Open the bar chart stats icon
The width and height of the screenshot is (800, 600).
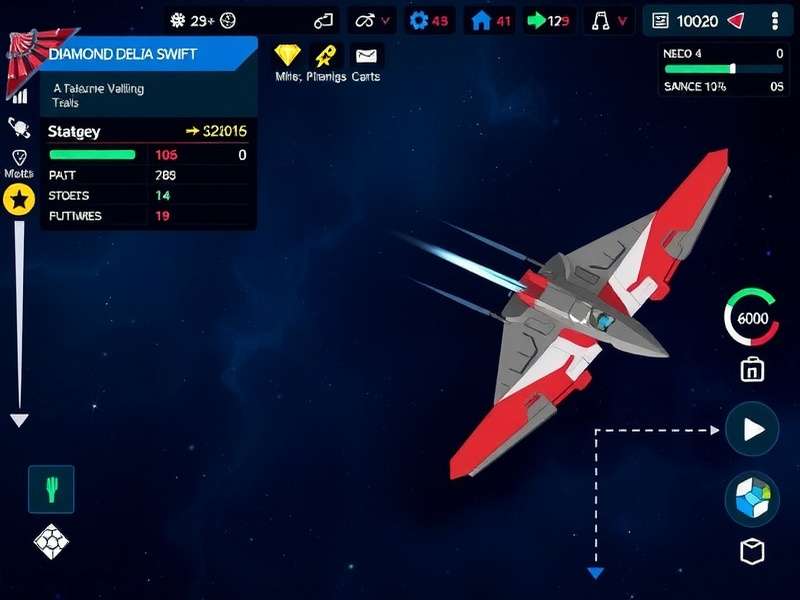point(19,97)
